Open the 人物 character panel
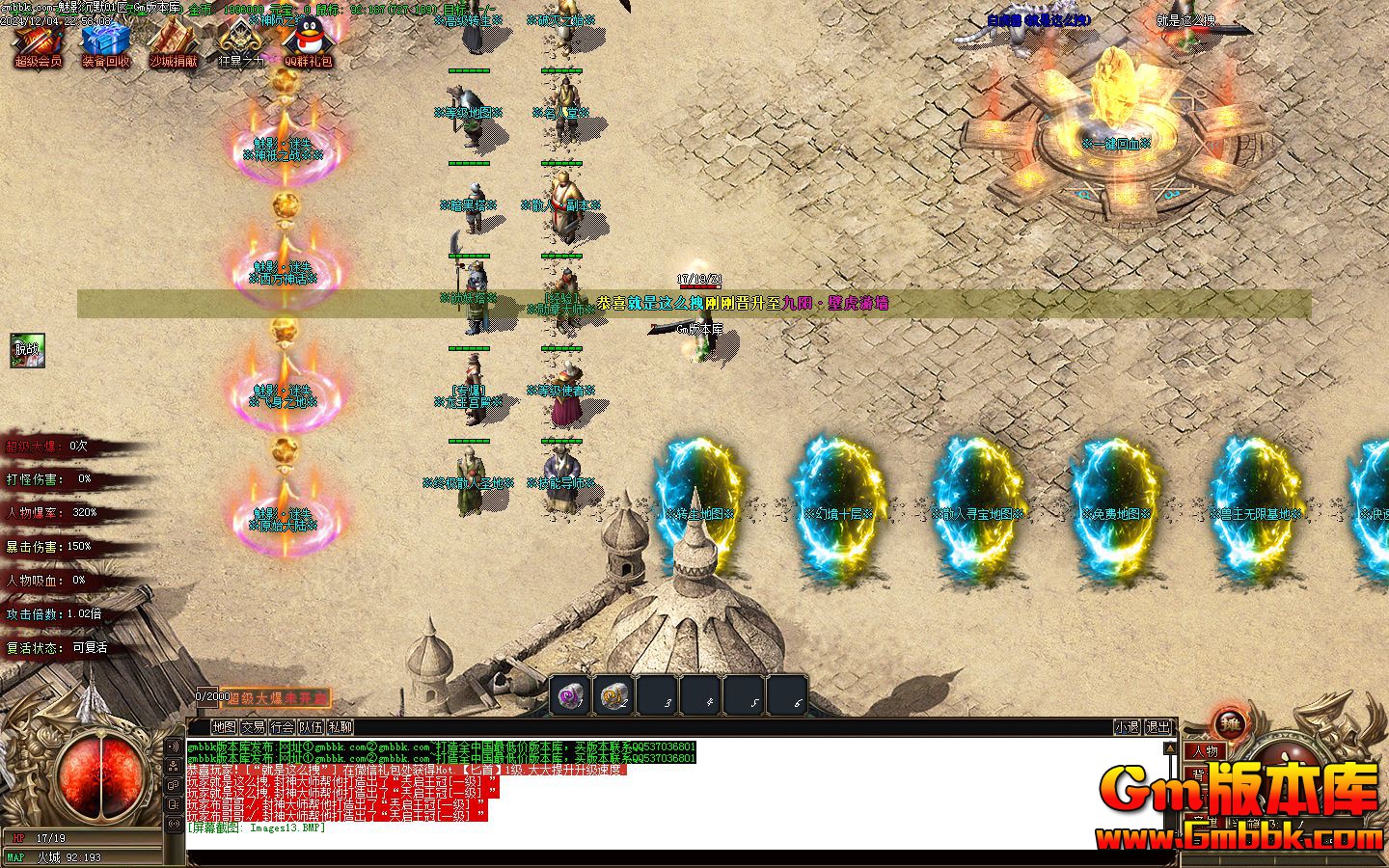1389x868 pixels. click(x=1208, y=750)
